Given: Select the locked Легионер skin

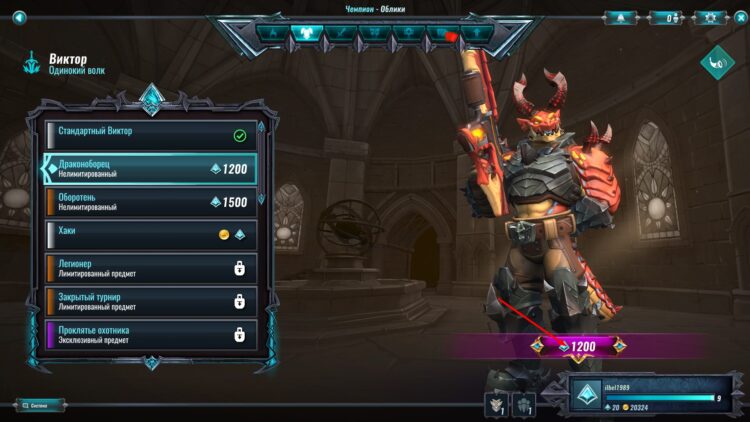Looking at the screenshot, I should tap(150, 268).
